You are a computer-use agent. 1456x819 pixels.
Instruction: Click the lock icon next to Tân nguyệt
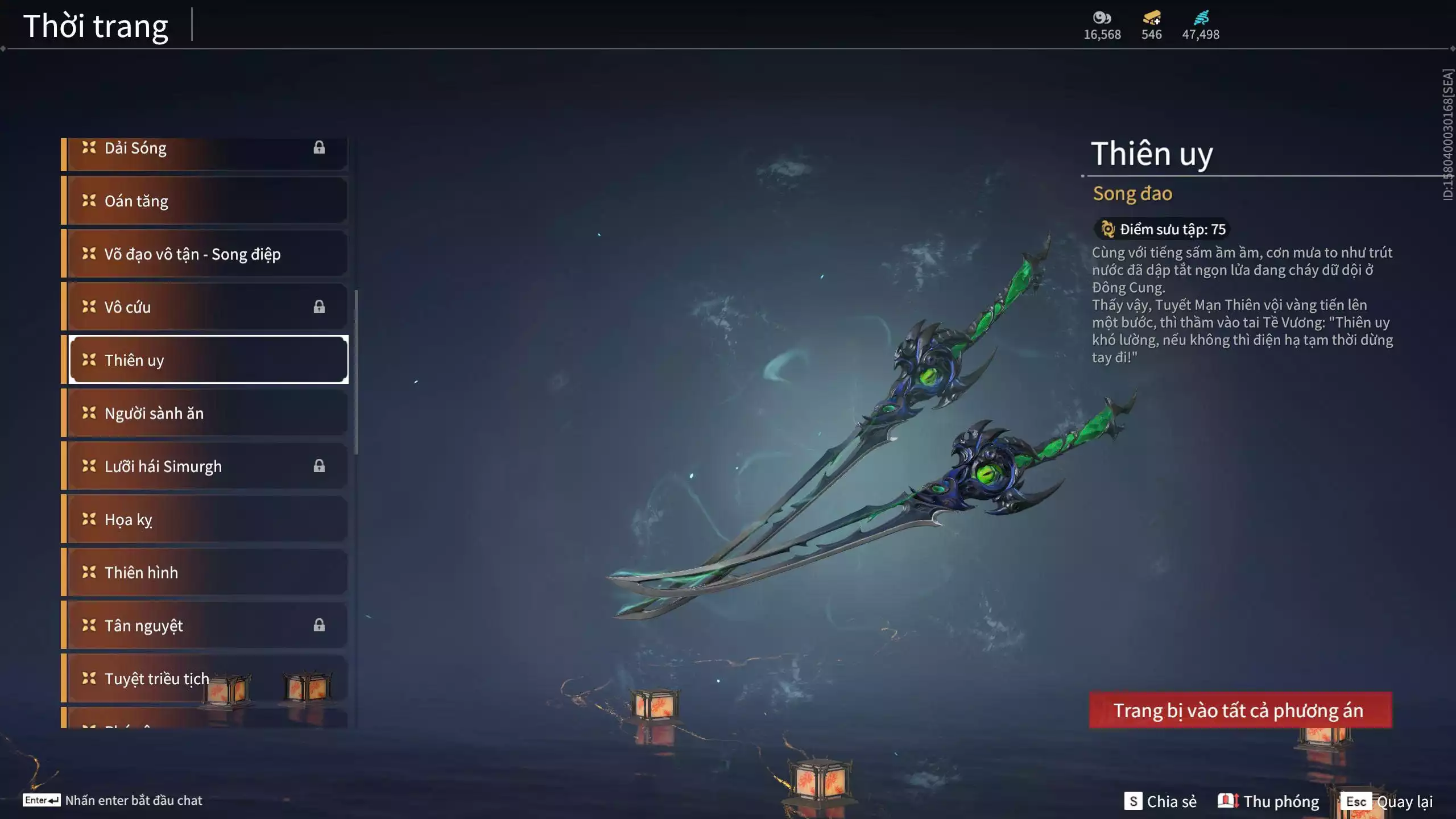pyautogui.click(x=320, y=625)
